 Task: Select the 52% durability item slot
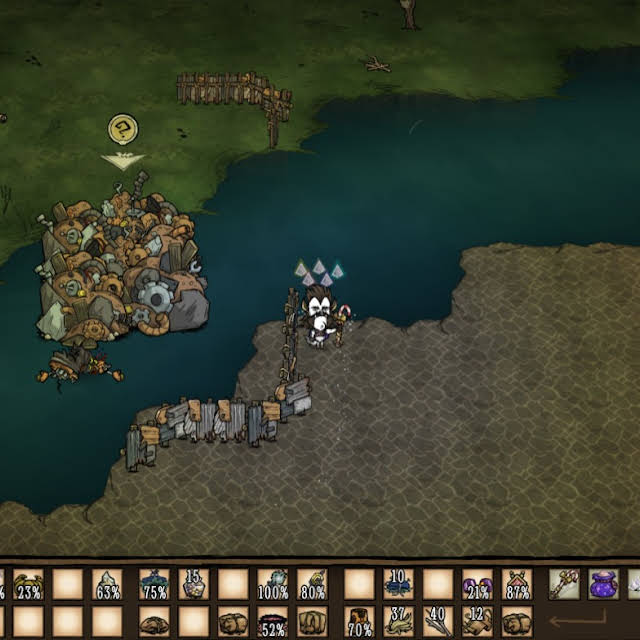coord(272,622)
